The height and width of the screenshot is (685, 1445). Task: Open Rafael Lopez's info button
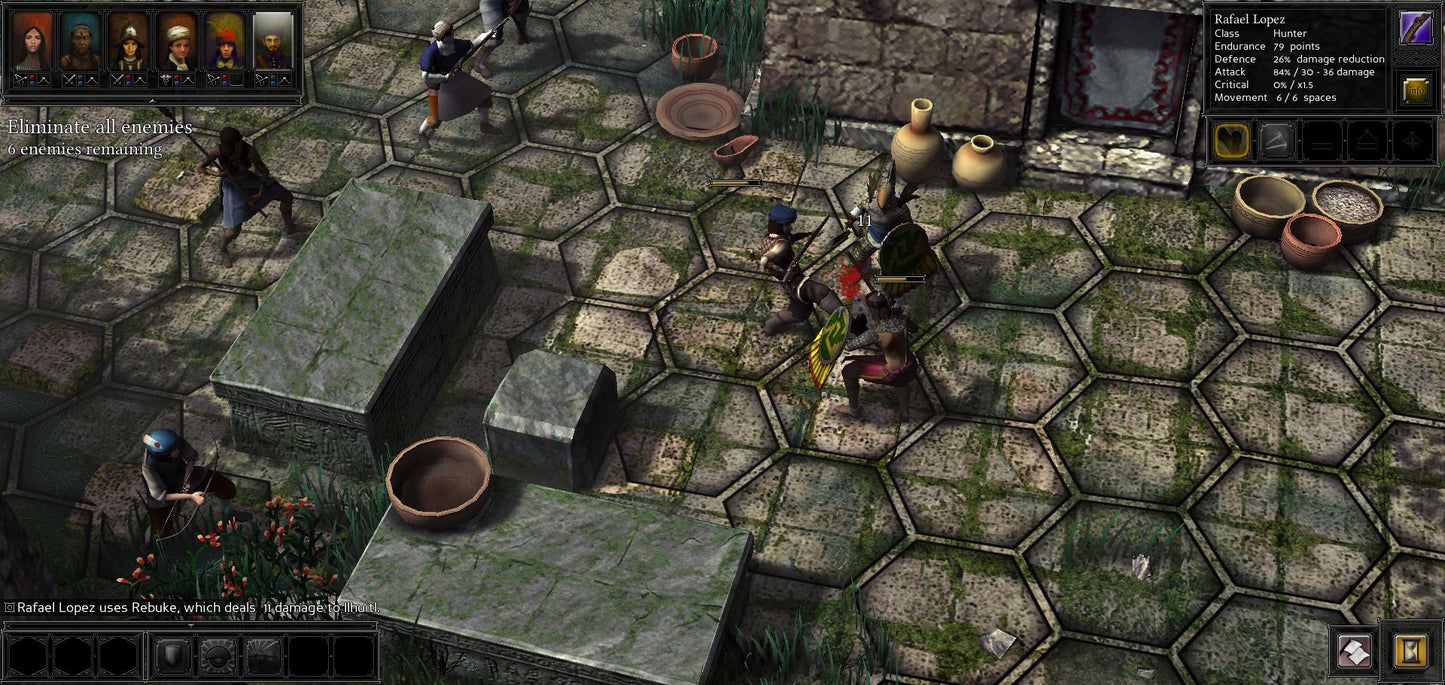[1415, 90]
